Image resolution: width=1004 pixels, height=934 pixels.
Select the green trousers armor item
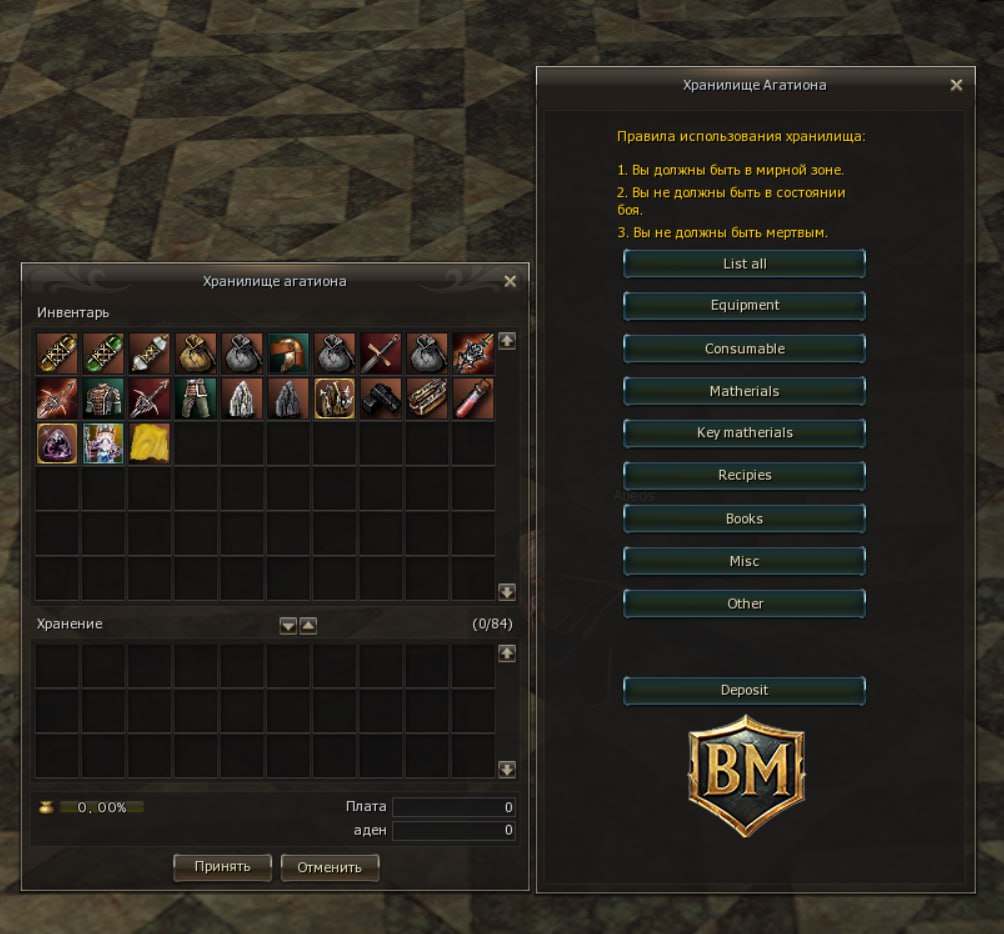[x=196, y=398]
